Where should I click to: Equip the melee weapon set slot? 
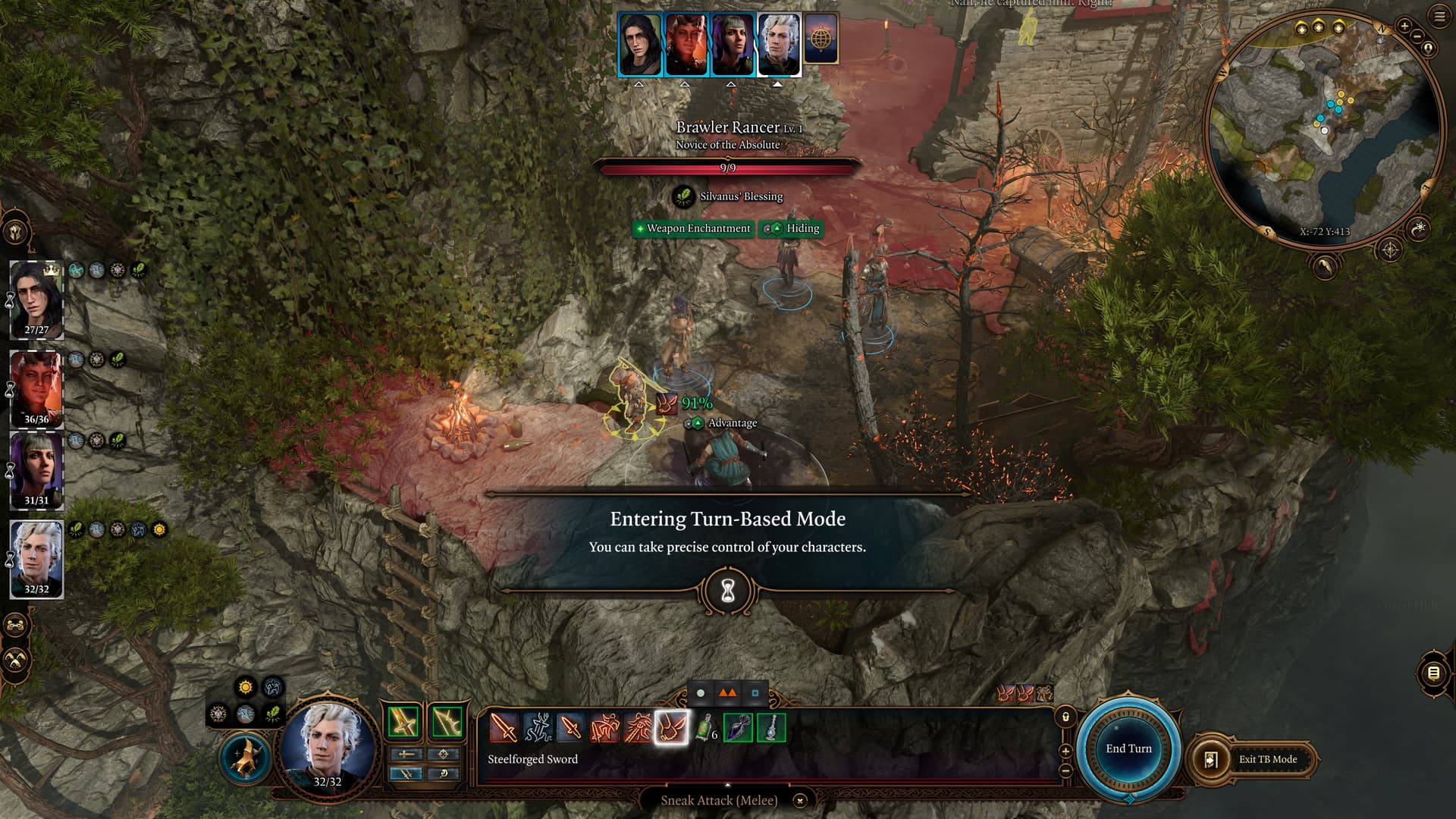coord(403,722)
